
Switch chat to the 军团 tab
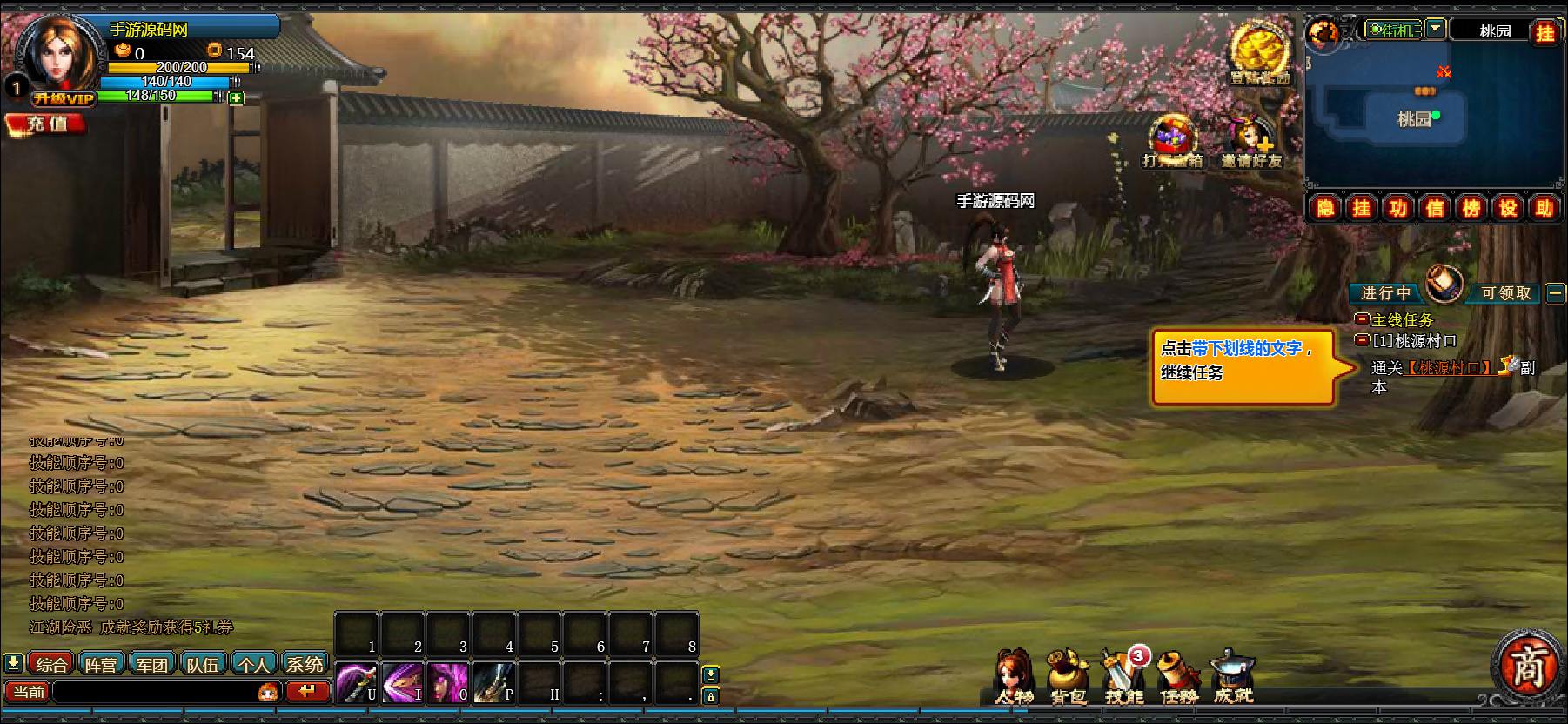point(152,665)
